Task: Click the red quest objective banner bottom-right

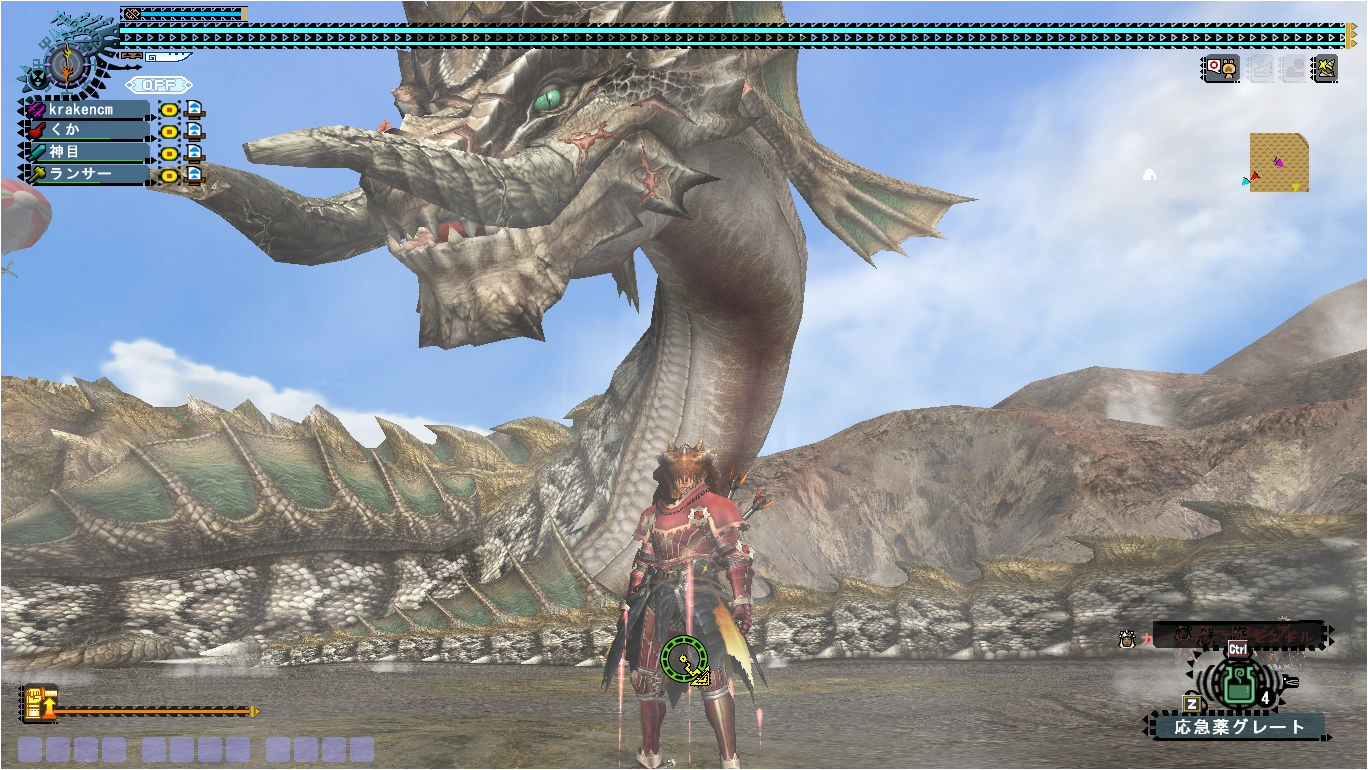Action: coord(1240,636)
